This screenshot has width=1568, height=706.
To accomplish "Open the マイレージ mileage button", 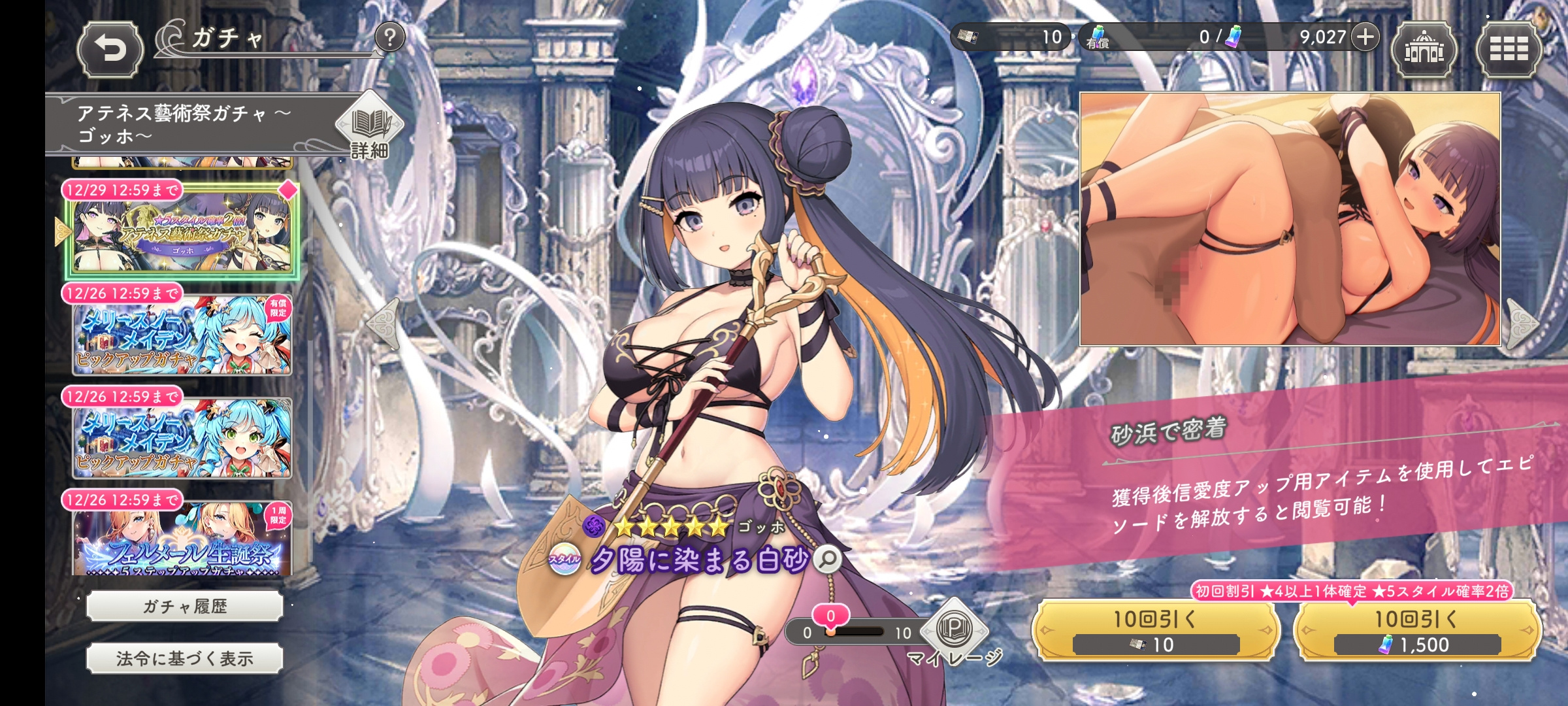I will click(954, 631).
